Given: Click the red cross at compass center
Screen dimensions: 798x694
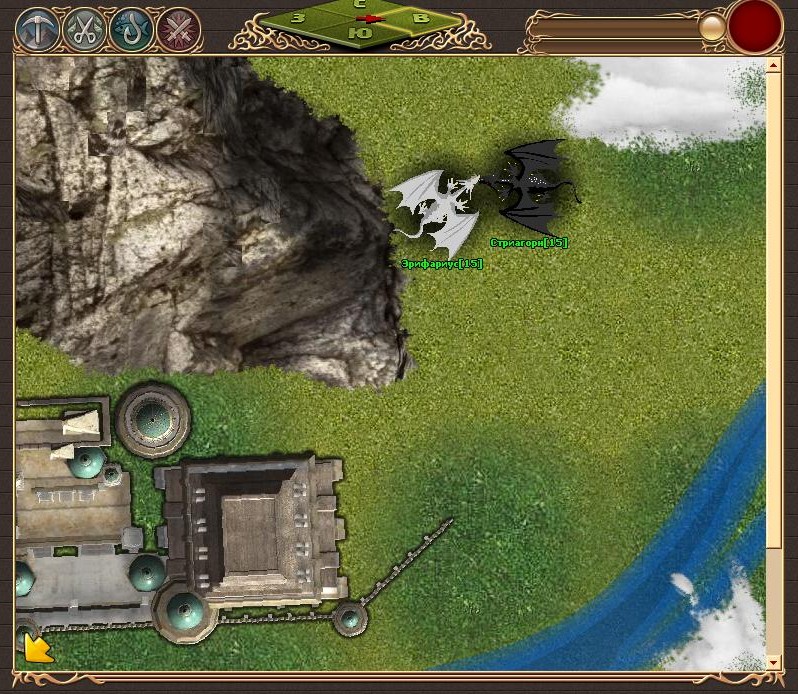Looking at the screenshot, I should click(372, 19).
